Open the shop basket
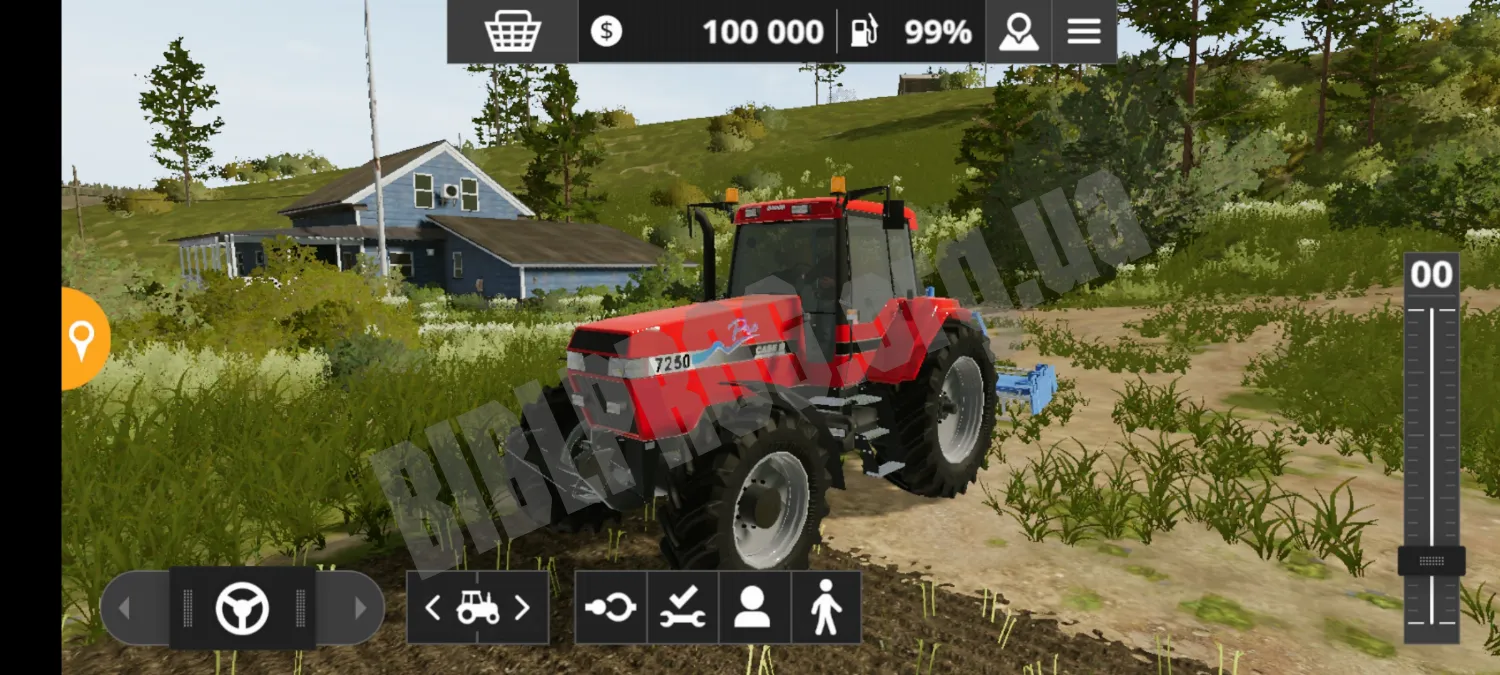The image size is (1500, 675). point(512,32)
